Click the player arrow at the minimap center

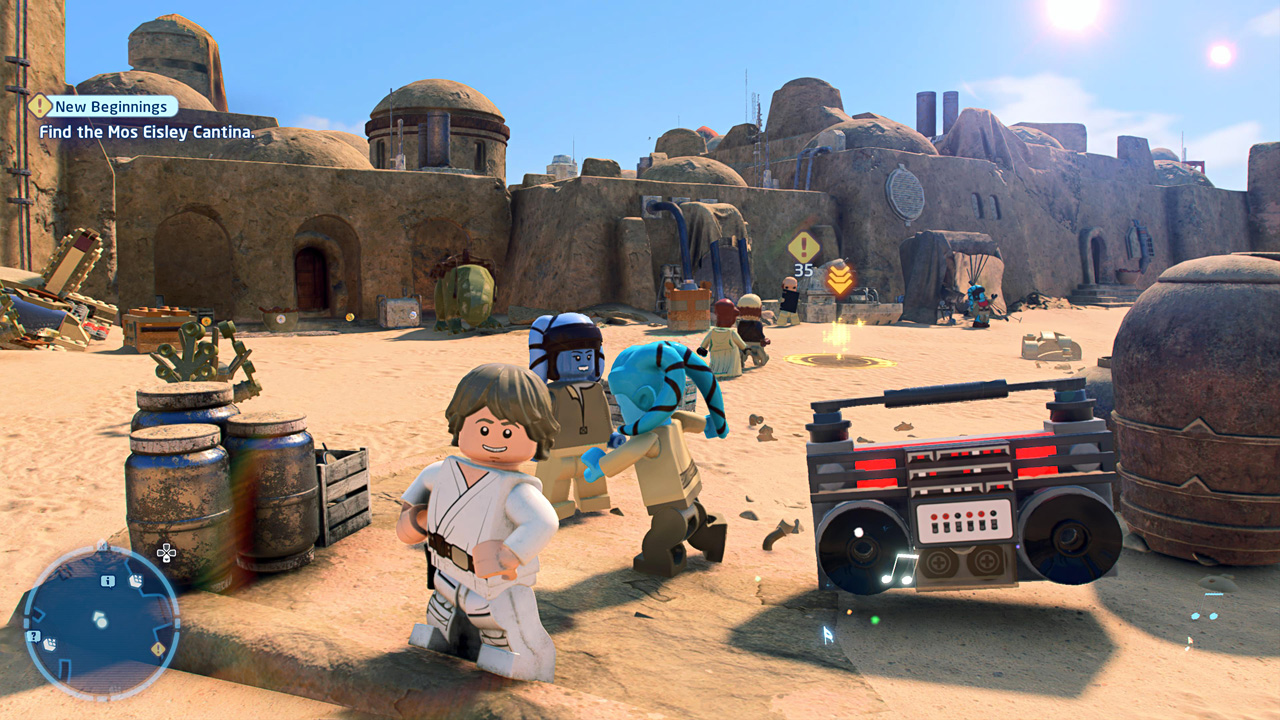100,617
